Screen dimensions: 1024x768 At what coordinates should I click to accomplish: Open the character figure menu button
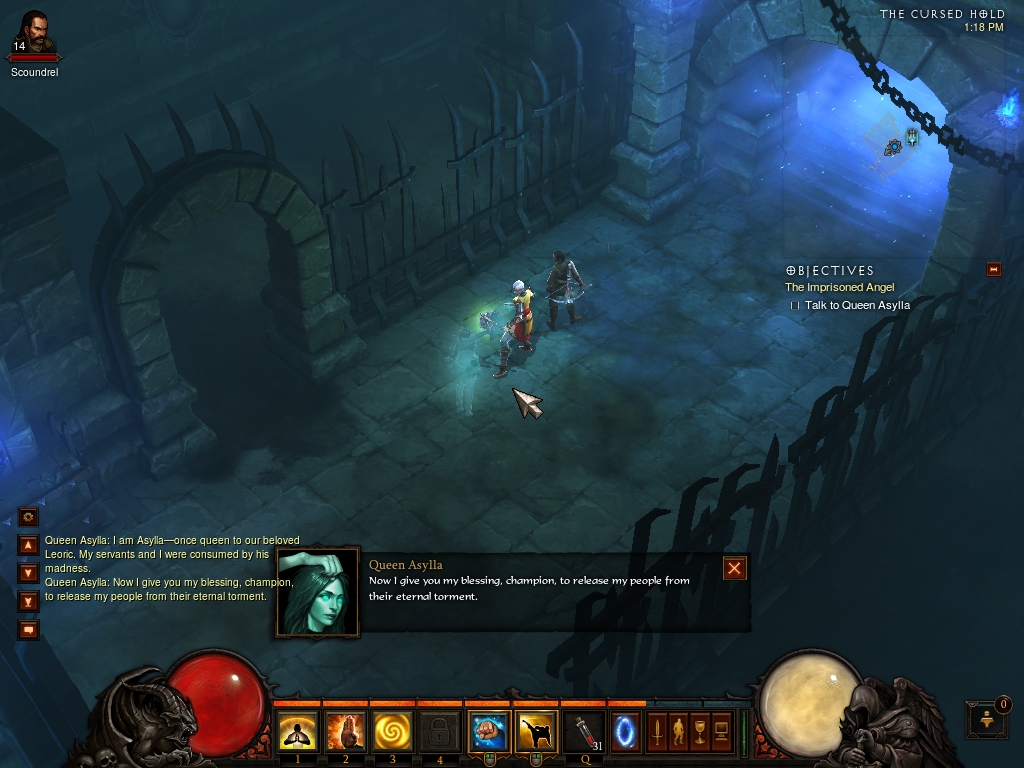[x=678, y=731]
